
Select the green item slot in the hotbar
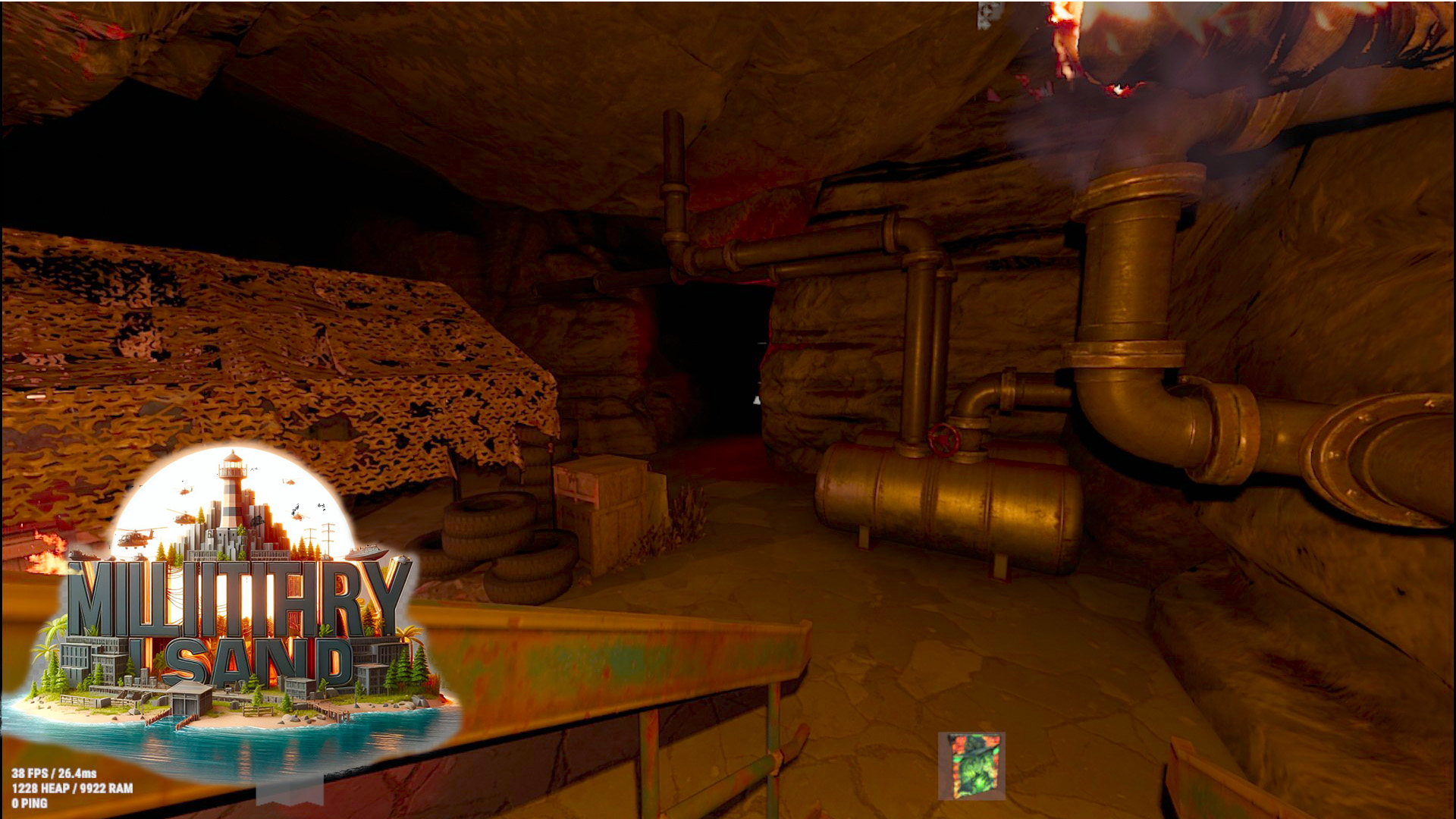coord(971,766)
